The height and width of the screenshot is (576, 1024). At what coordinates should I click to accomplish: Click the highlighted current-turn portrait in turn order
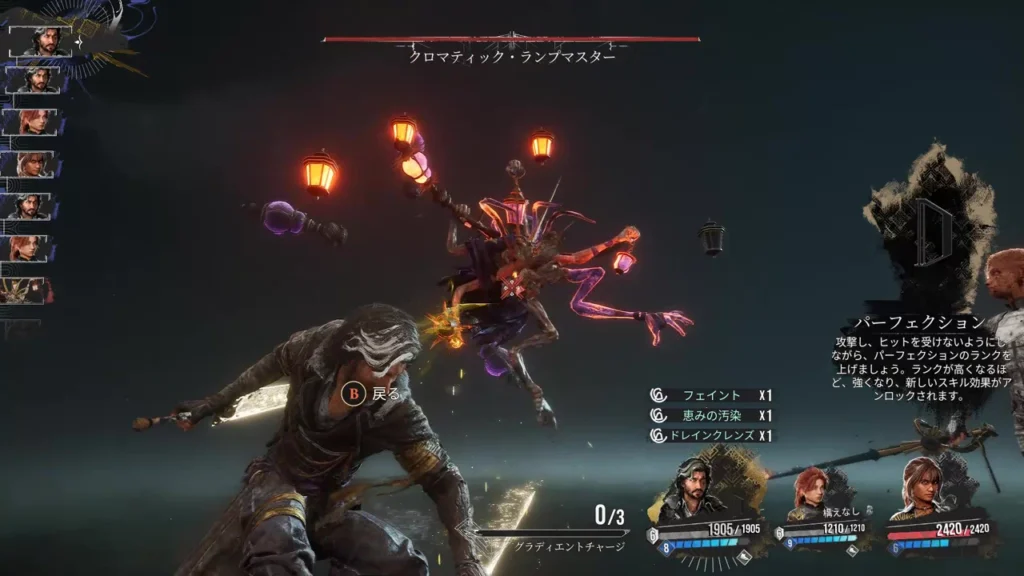pos(38,41)
